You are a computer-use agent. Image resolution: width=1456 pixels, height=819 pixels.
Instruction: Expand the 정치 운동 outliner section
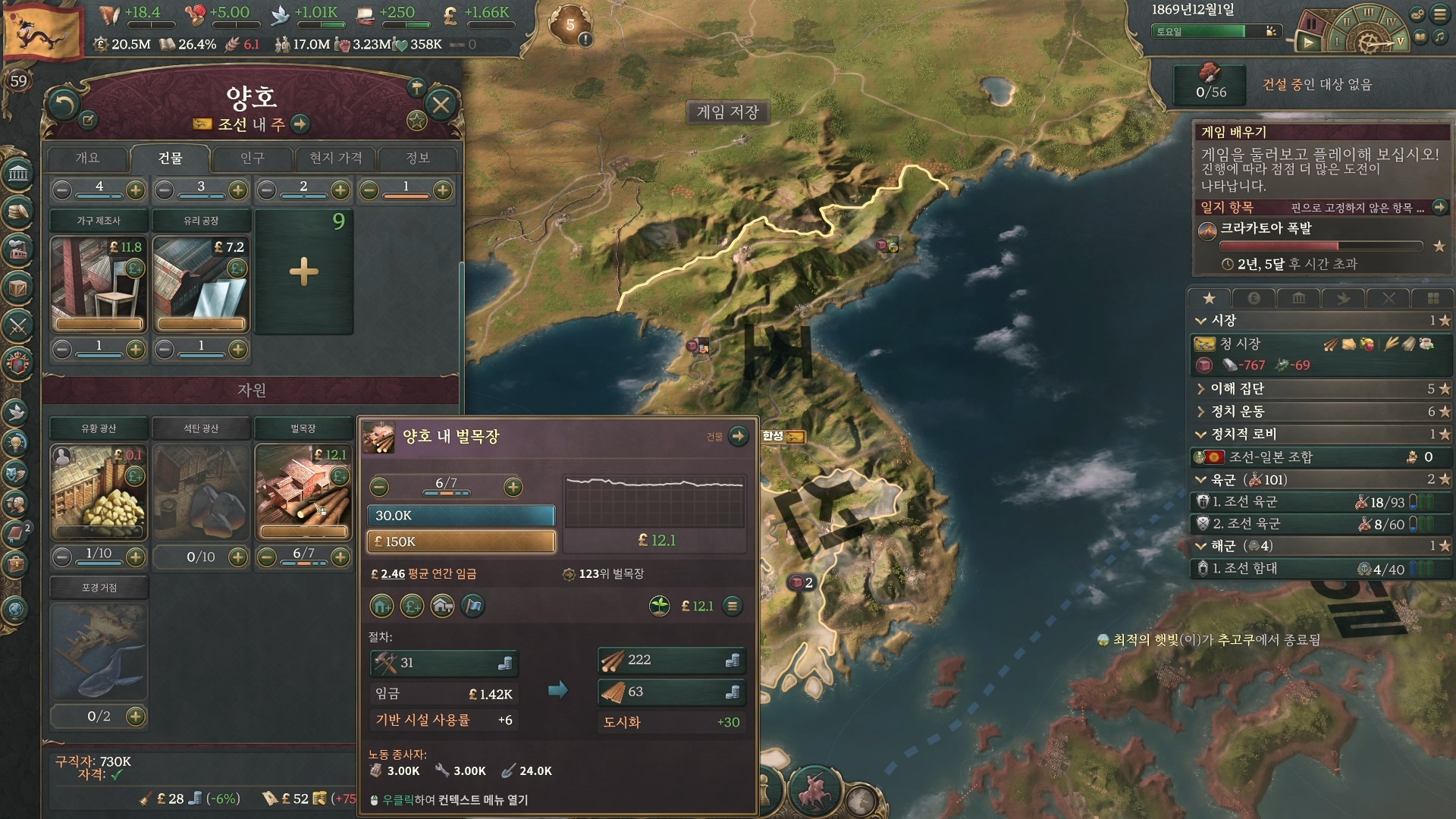click(x=1238, y=412)
